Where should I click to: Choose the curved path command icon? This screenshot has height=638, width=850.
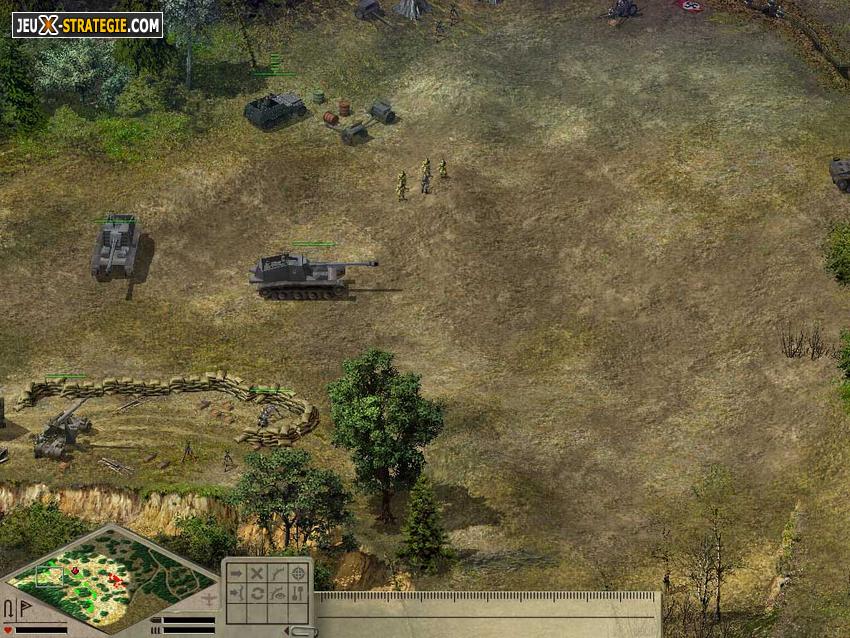point(277,574)
